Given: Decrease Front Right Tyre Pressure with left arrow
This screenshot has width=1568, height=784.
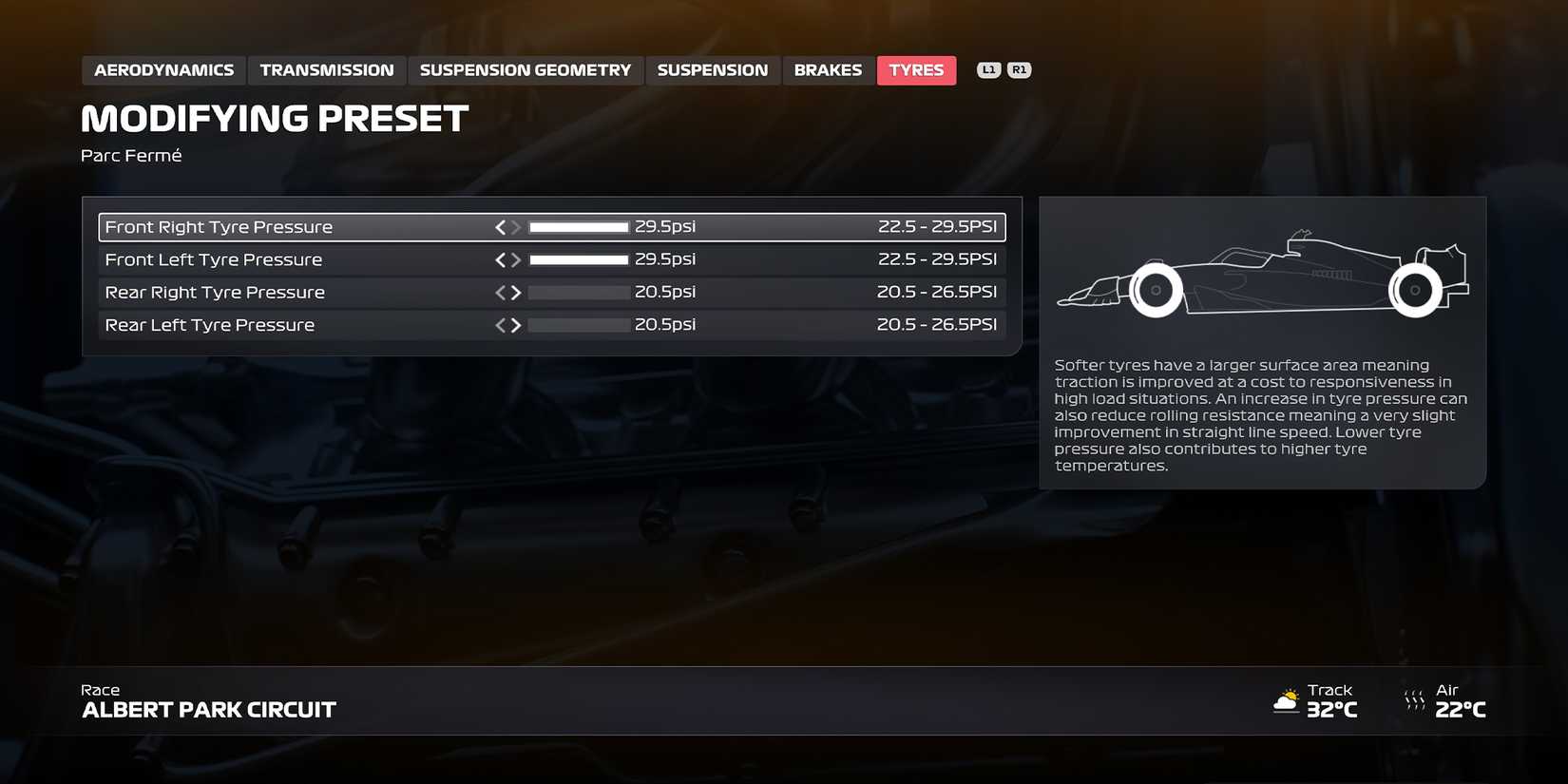Looking at the screenshot, I should [x=500, y=227].
